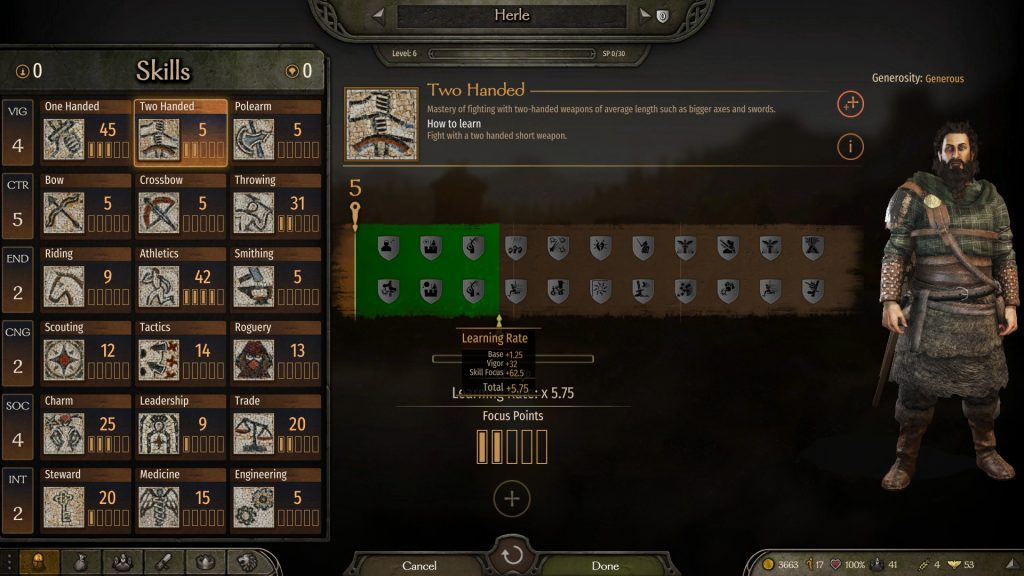
Task: Choose the Charm skill
Action: pyautogui.click(x=86, y=427)
